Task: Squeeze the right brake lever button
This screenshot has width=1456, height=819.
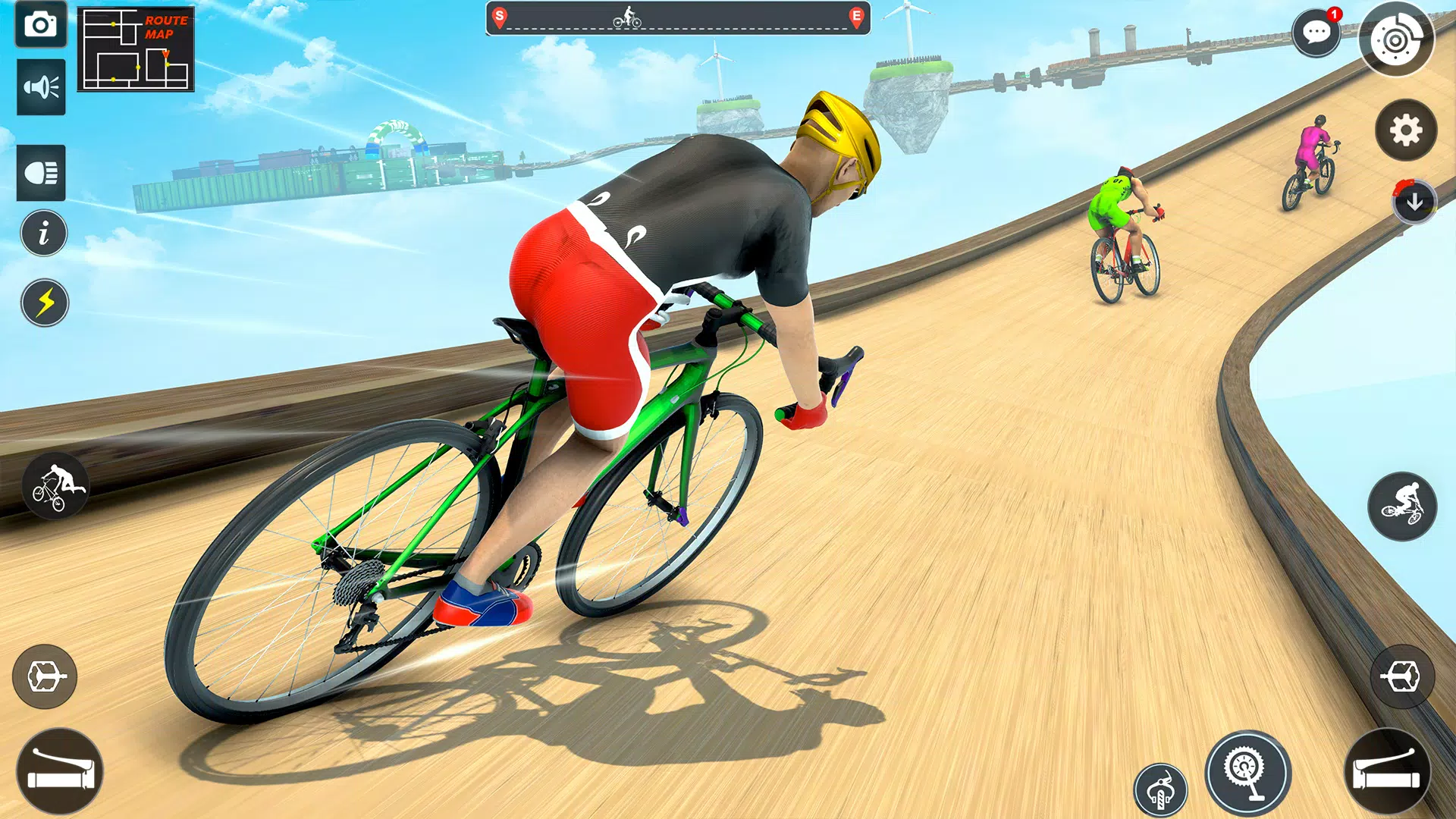Action: point(1387,772)
